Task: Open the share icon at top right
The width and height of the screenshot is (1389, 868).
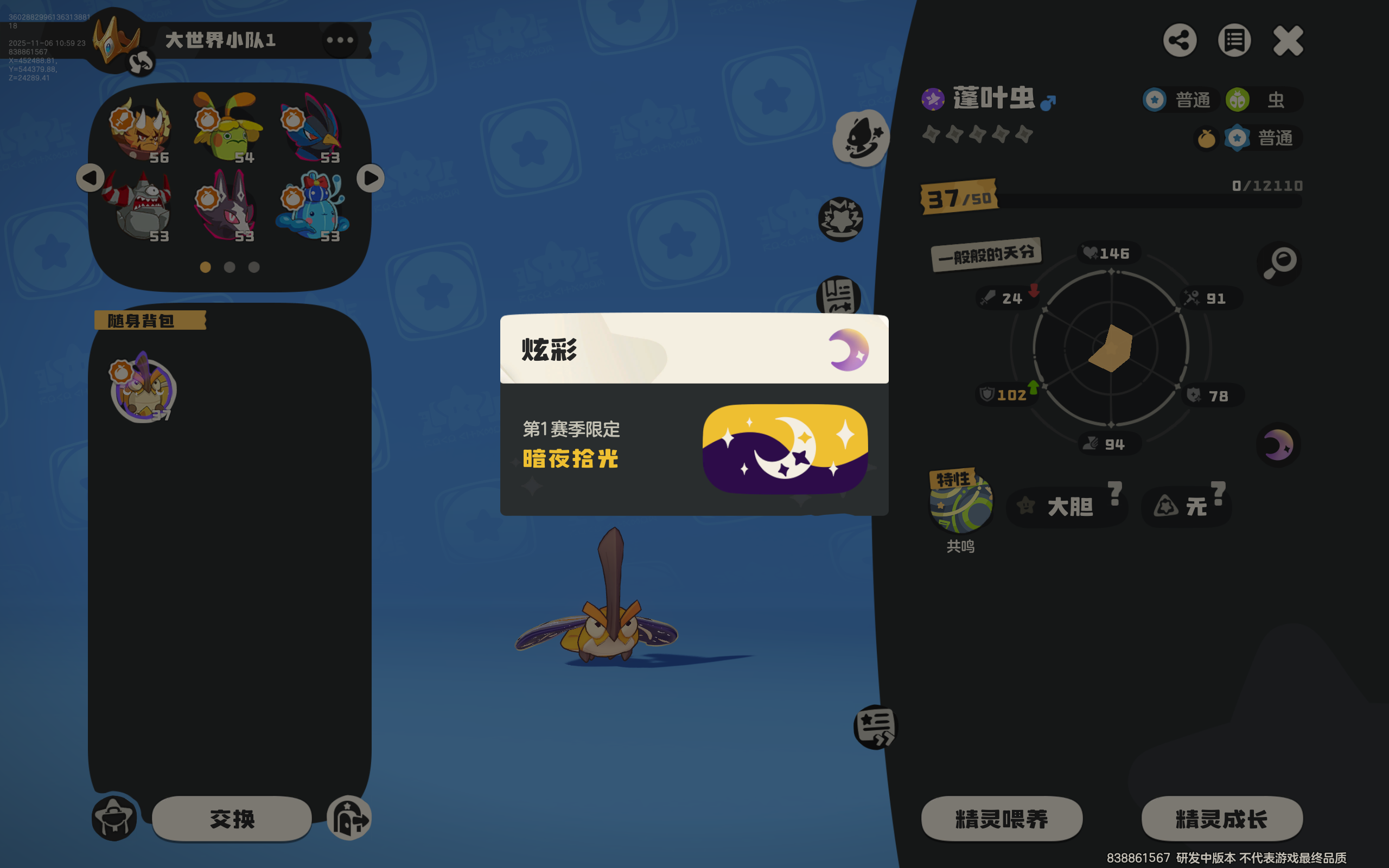Action: click(1180, 39)
